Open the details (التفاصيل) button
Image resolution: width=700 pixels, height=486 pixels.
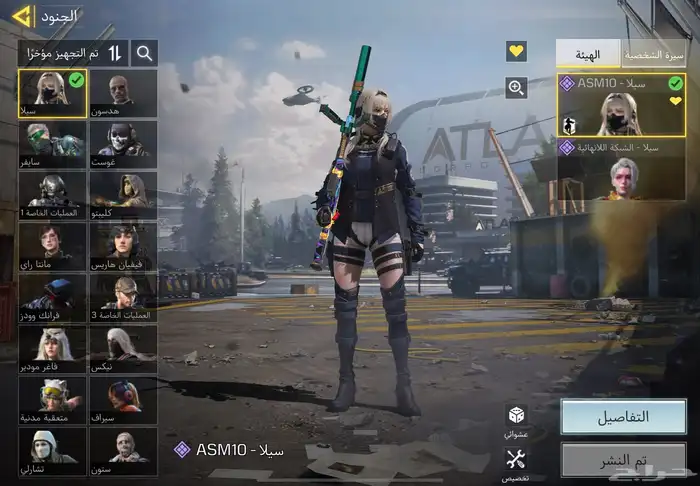coord(623,417)
